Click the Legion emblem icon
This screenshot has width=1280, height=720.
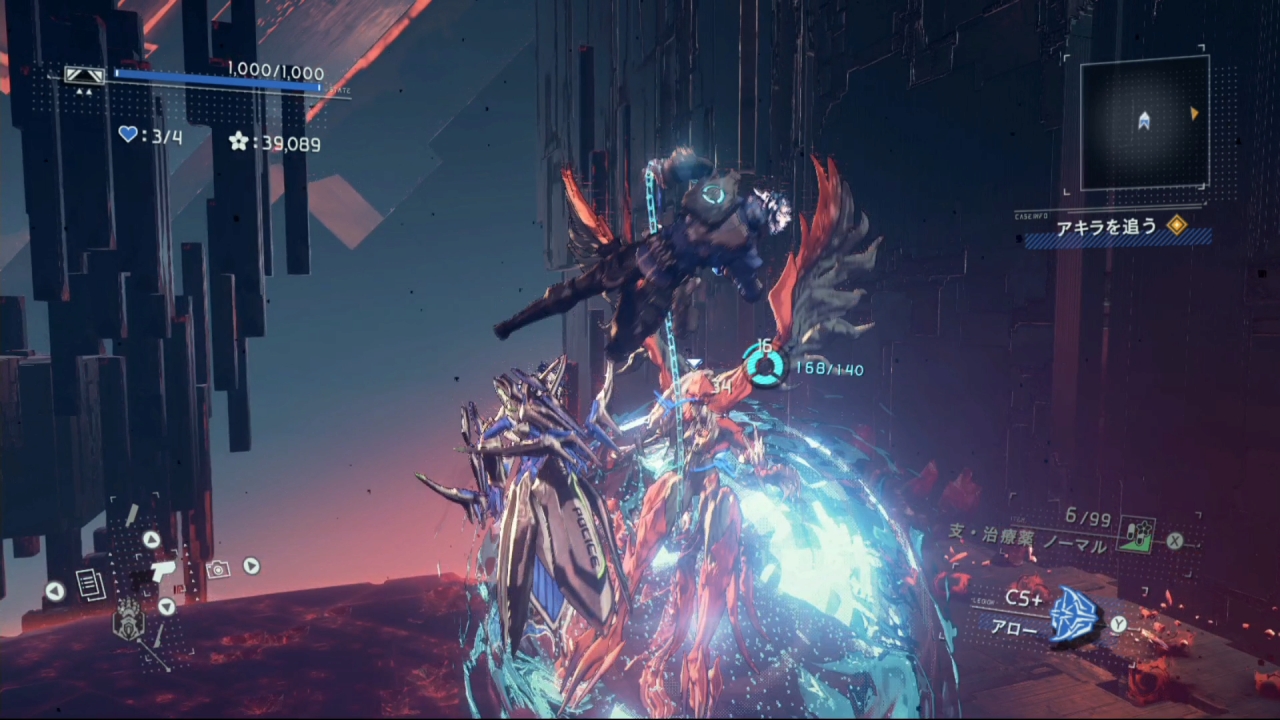pos(127,624)
